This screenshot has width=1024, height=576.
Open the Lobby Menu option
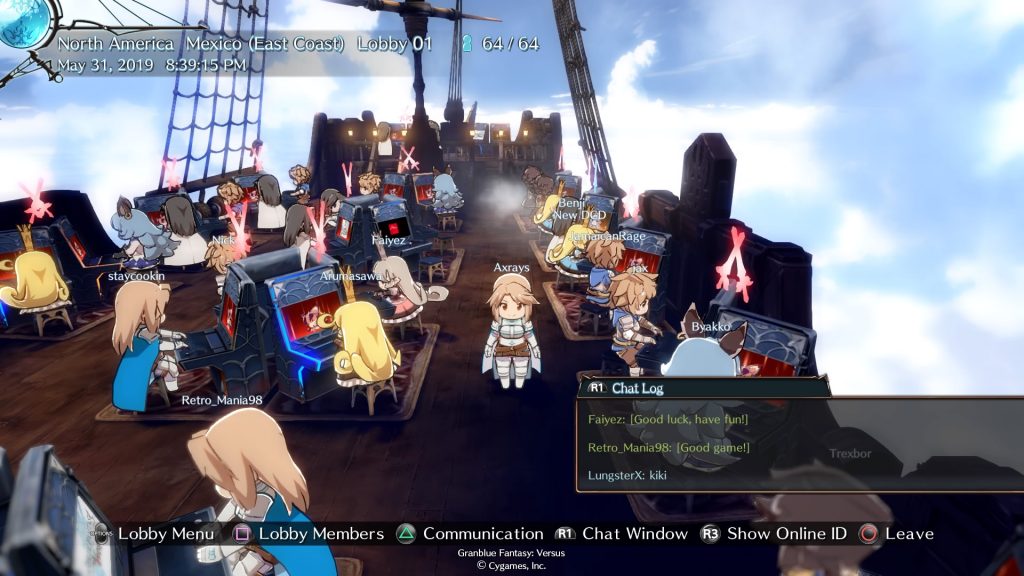click(165, 534)
